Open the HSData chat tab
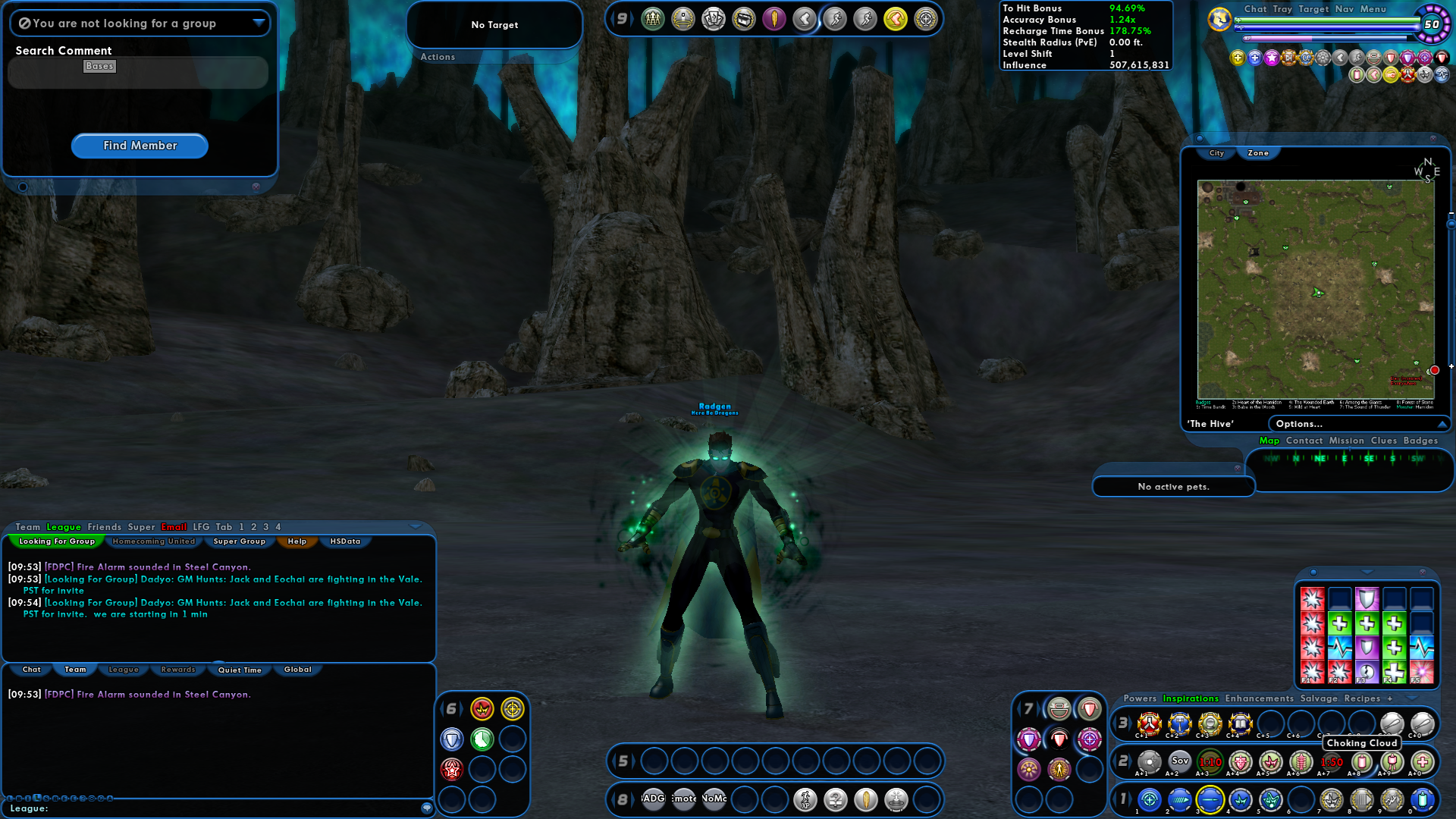Image resolution: width=1456 pixels, height=819 pixels. 345,541
